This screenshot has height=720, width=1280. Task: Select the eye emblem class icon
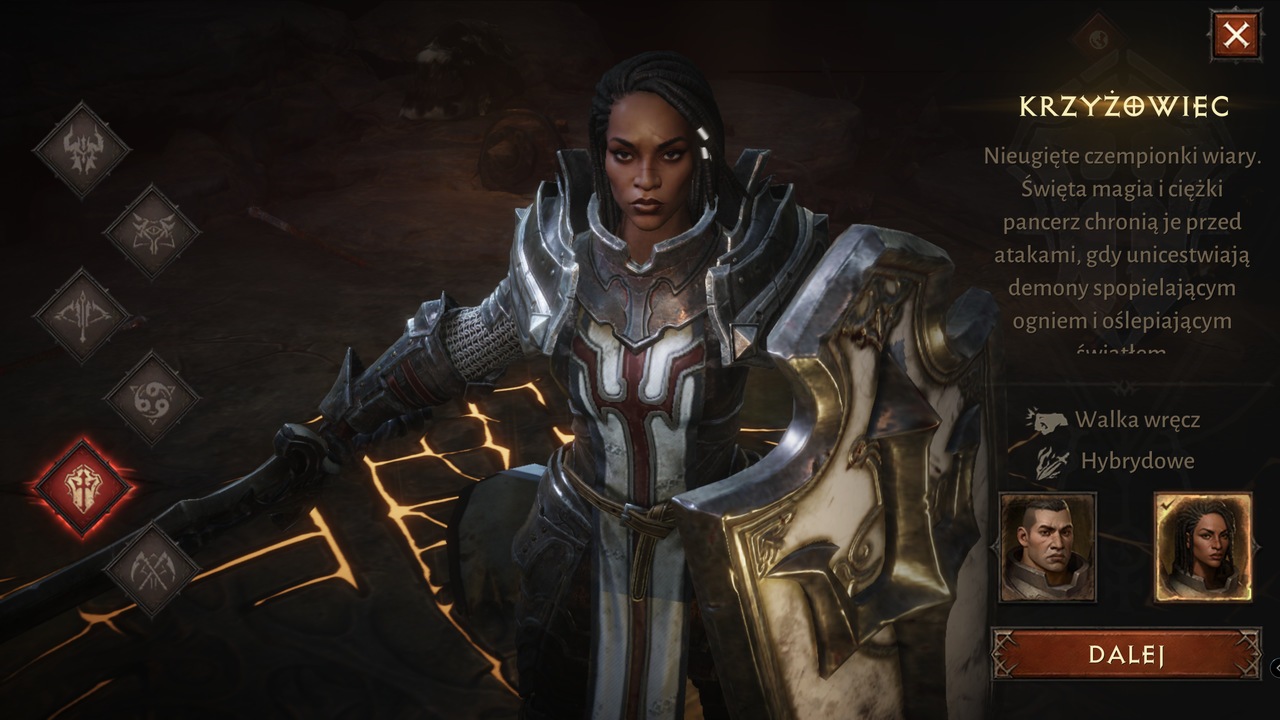tap(152, 232)
